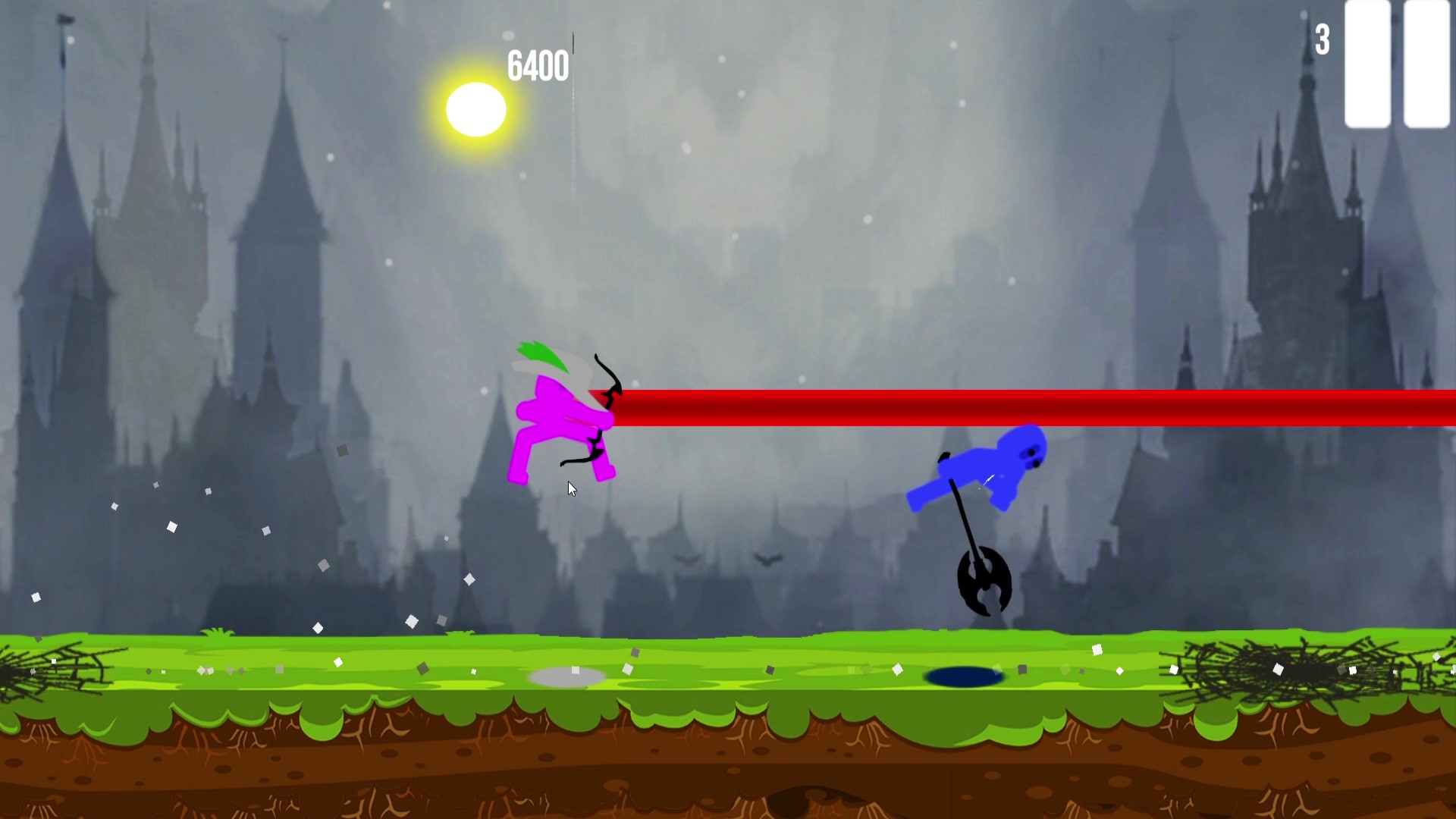Click the dark hole beneath the blue stickman
The width and height of the screenshot is (1456, 819).
[963, 675]
